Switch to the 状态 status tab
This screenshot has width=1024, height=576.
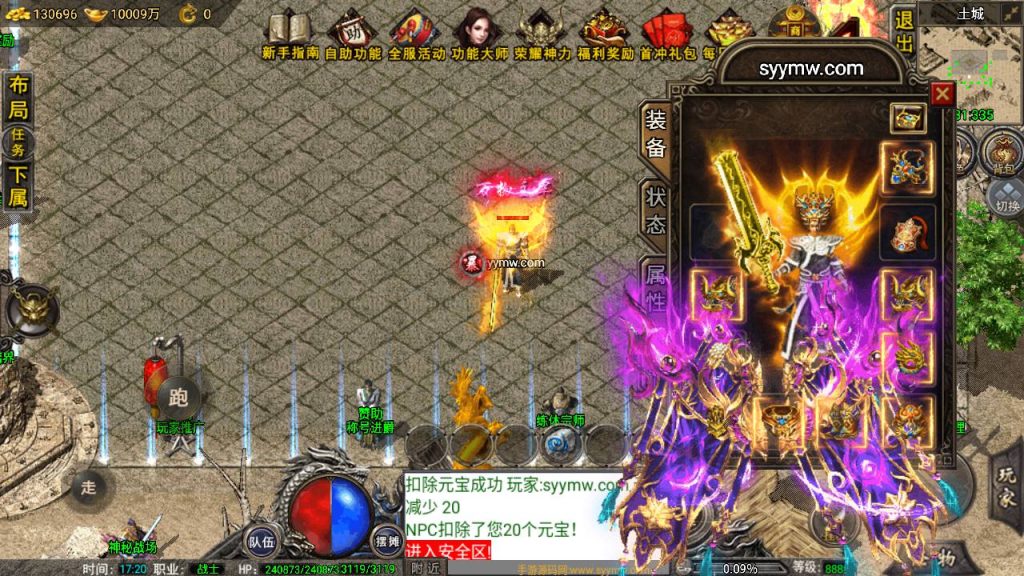tap(655, 208)
